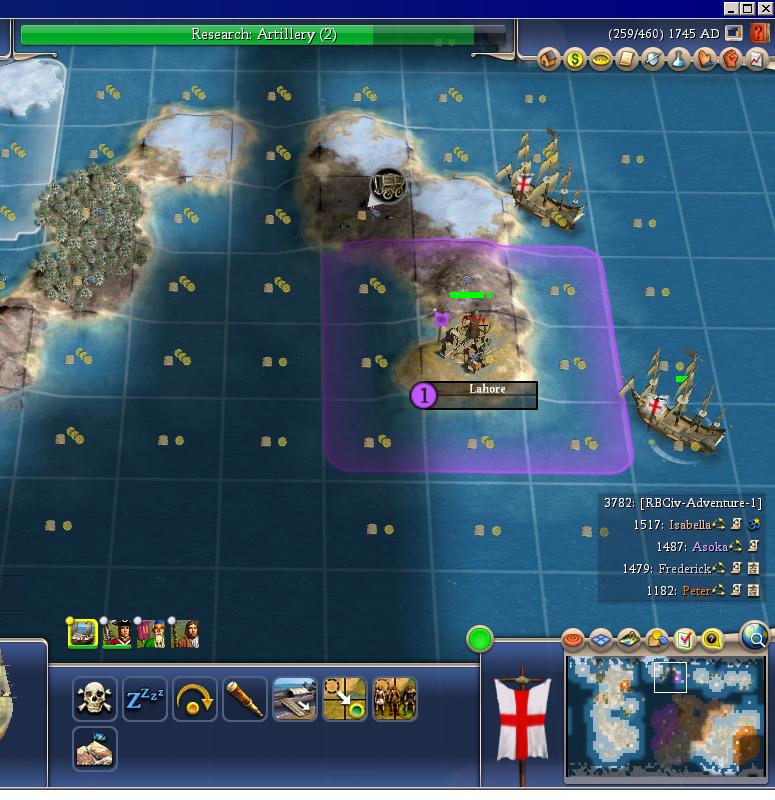This screenshot has height=800, width=775.
Task: Select the highlighted ship unit portrait
Action: point(83,633)
